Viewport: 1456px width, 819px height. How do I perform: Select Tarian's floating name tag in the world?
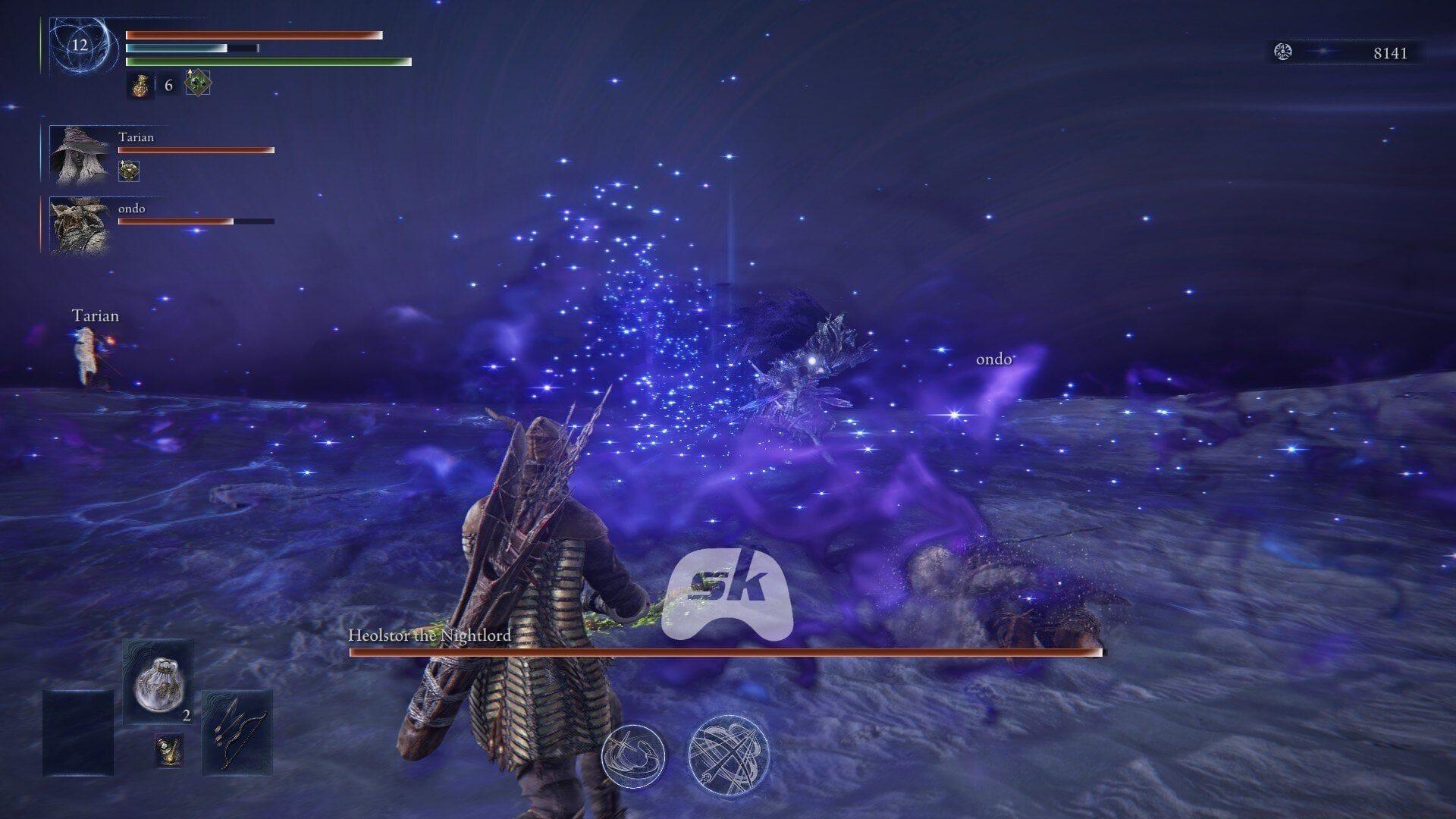pyautogui.click(x=96, y=315)
